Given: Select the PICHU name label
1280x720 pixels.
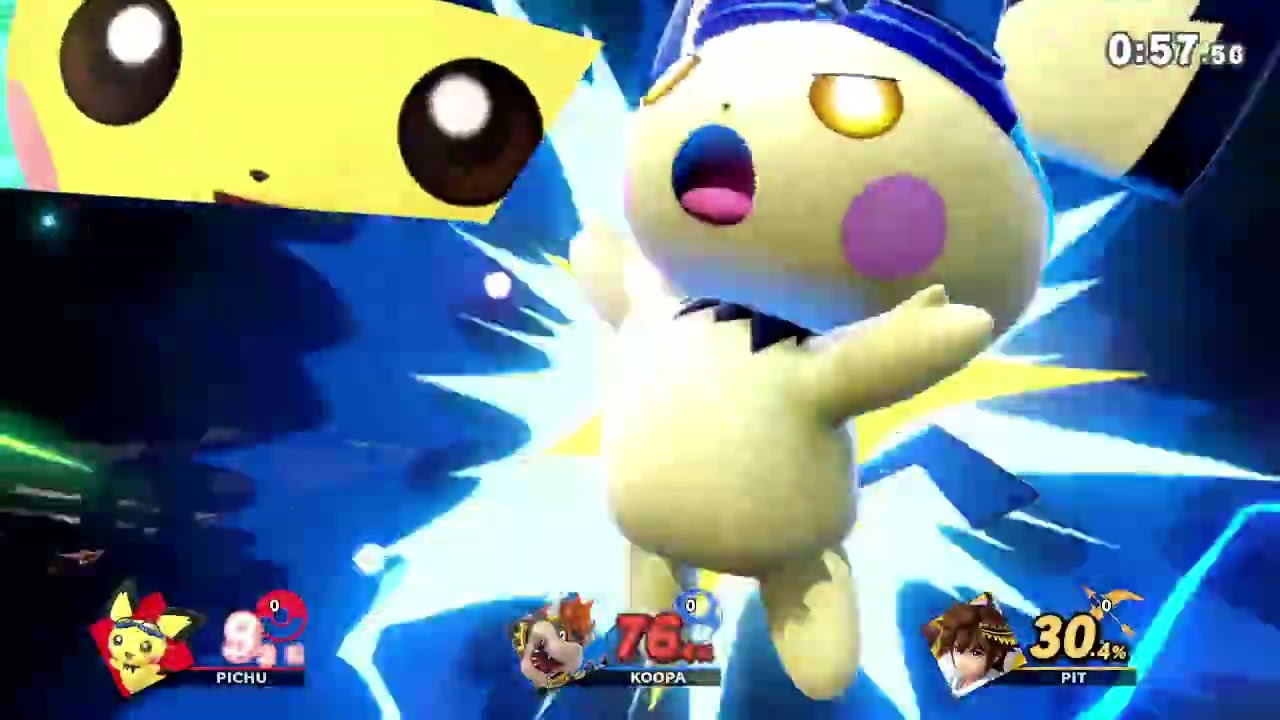Looking at the screenshot, I should click(240, 678).
